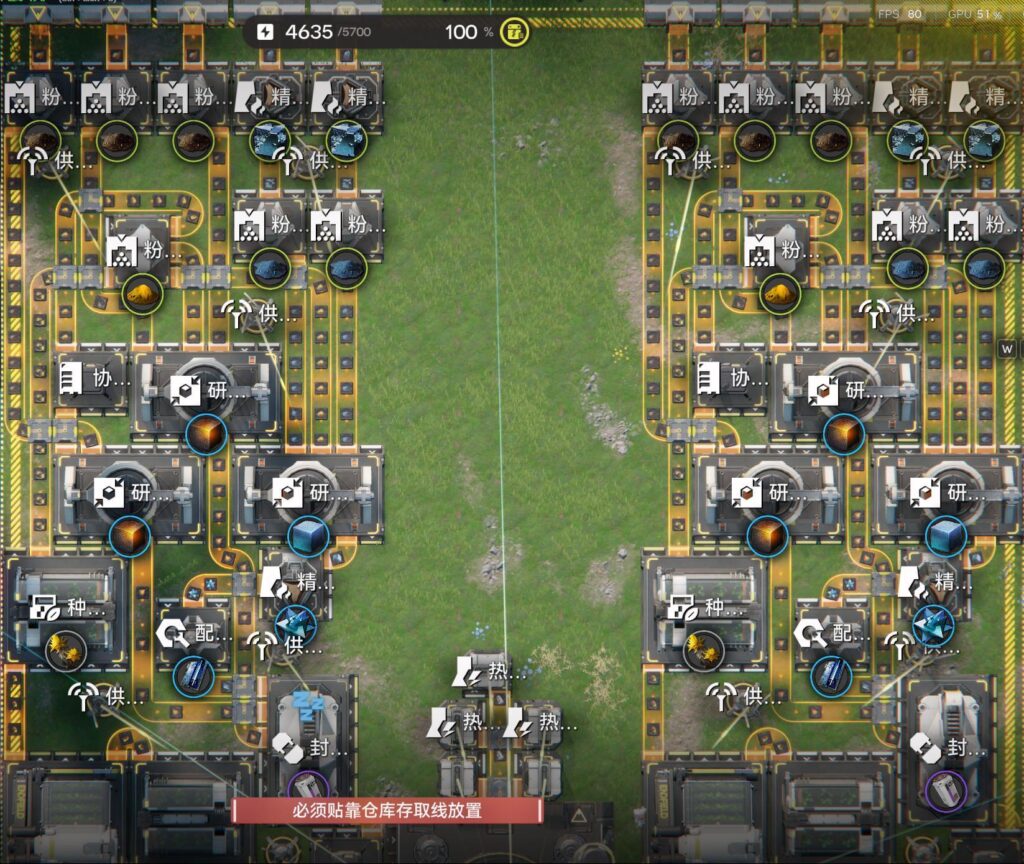Click the yellow circular icon beside the 100% readout
Screen dimensions: 1024x864
[514, 32]
